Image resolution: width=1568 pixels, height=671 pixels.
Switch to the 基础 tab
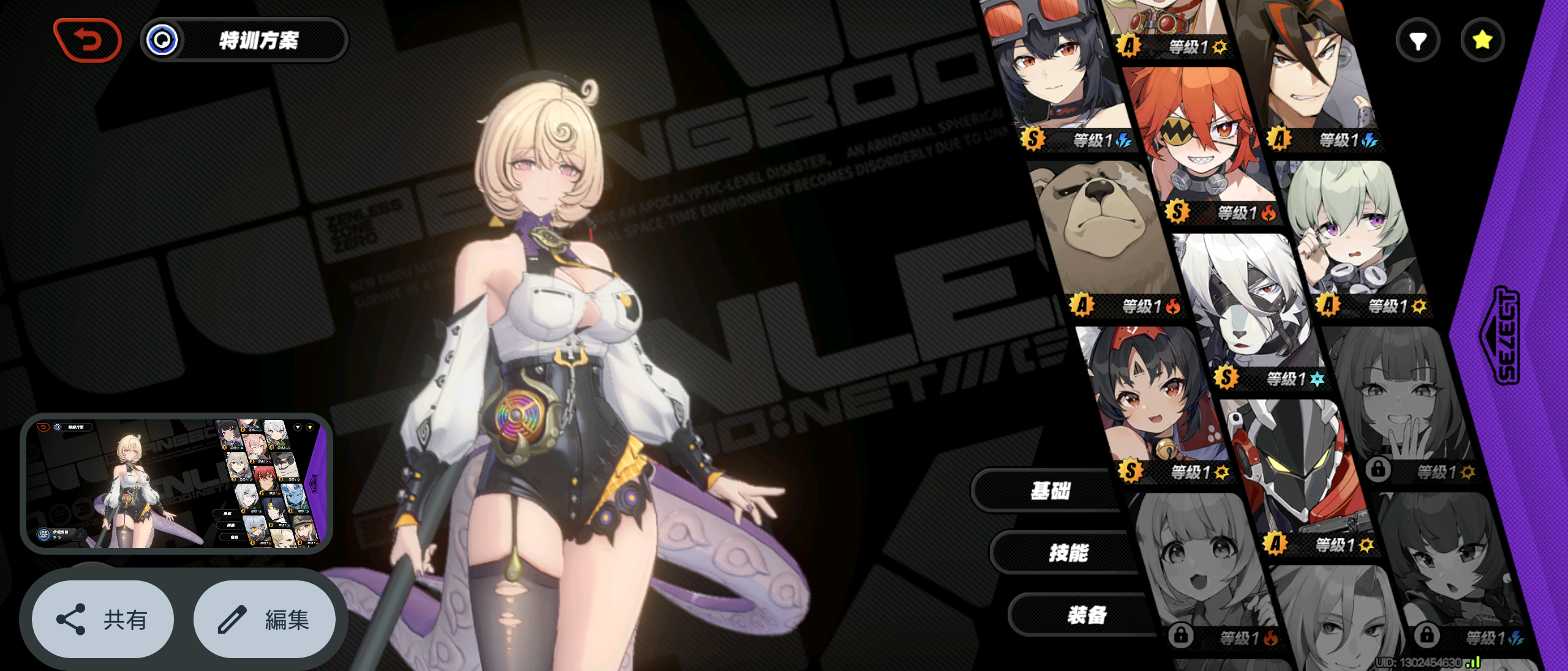pos(1050,490)
